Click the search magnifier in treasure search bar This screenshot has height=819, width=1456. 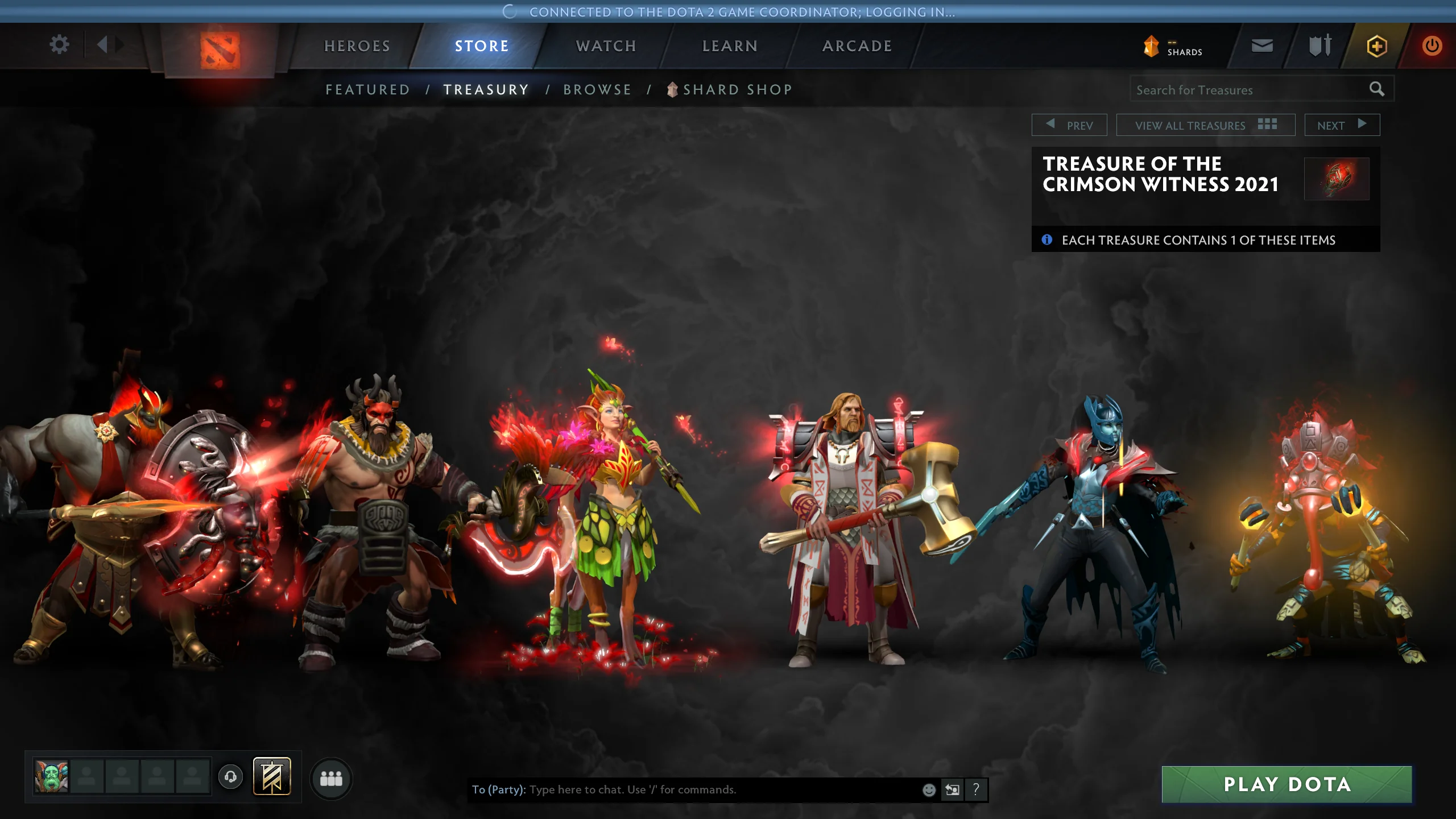[x=1378, y=89]
